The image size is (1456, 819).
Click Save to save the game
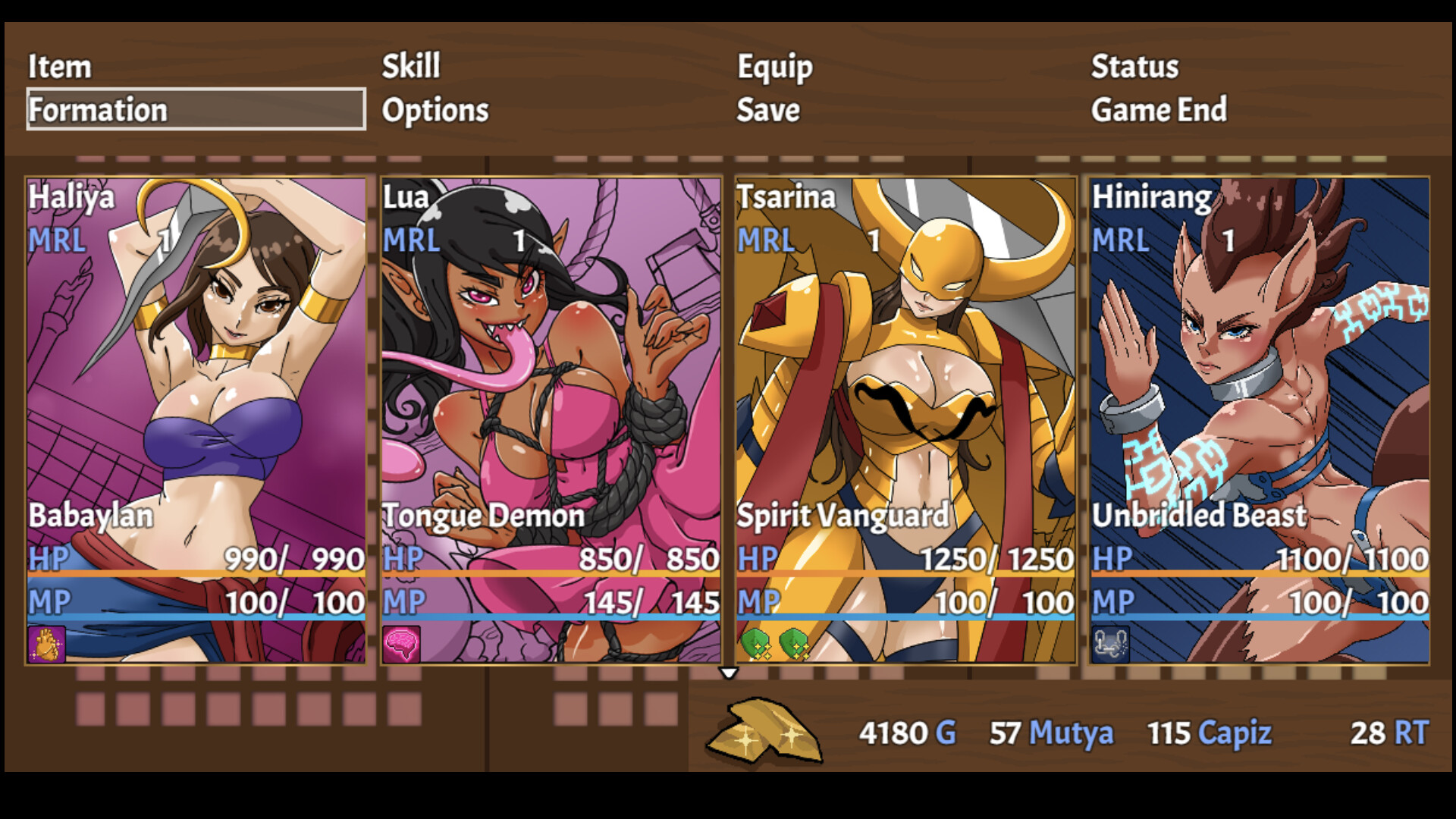(x=769, y=110)
